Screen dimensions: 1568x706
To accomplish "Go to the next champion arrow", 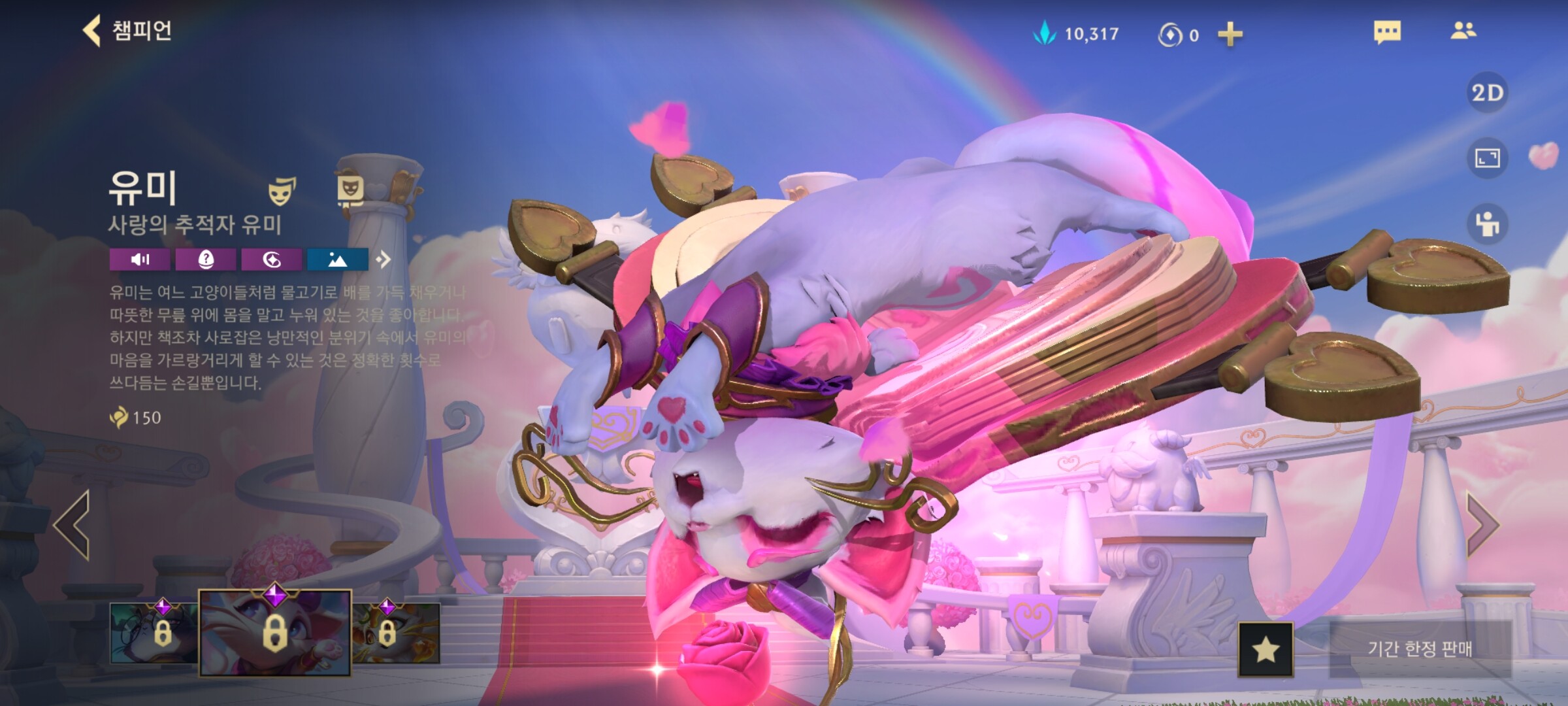I will (x=1482, y=525).
